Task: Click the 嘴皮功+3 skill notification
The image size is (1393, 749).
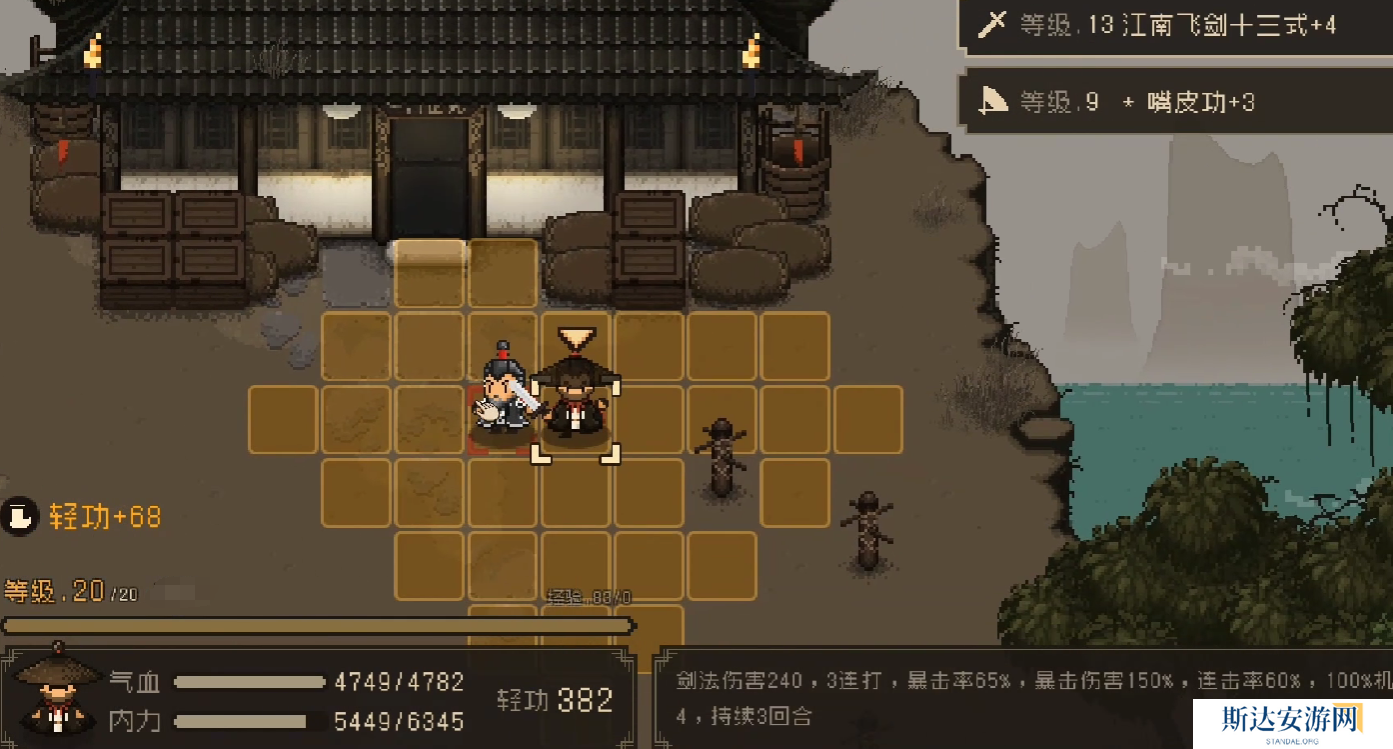Action: (1175, 102)
